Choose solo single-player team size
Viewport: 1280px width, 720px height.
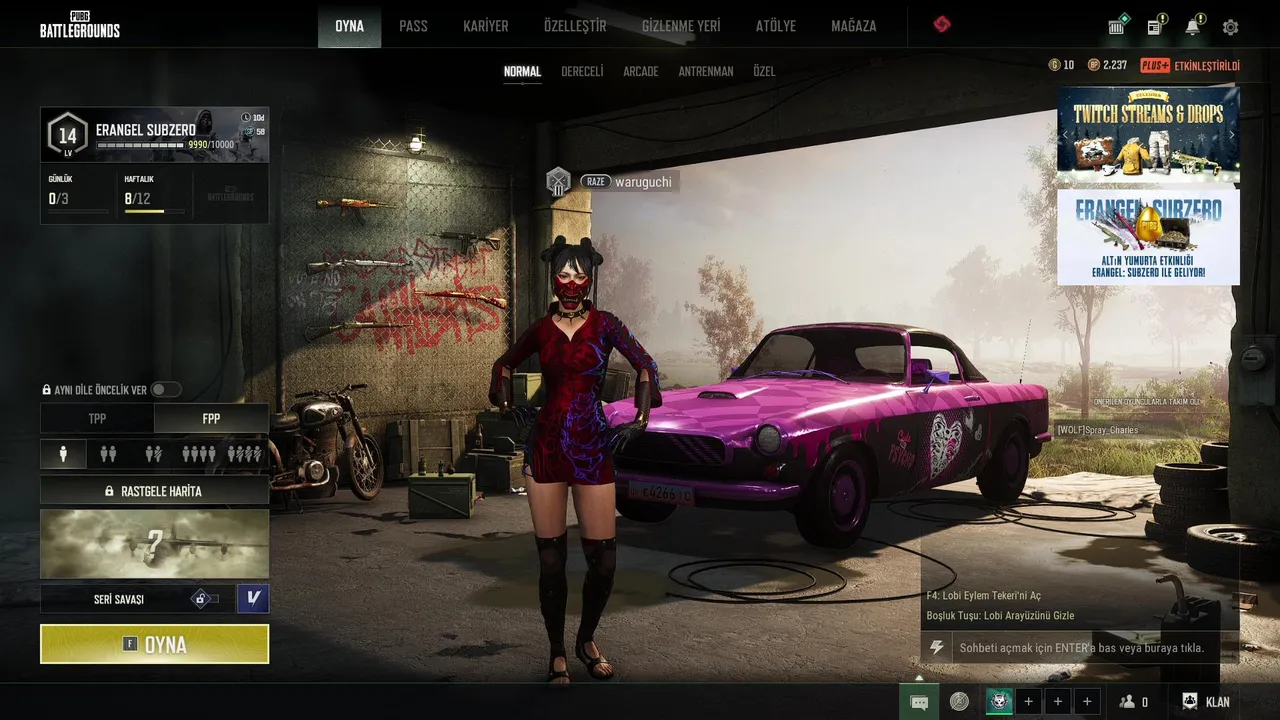click(x=63, y=454)
